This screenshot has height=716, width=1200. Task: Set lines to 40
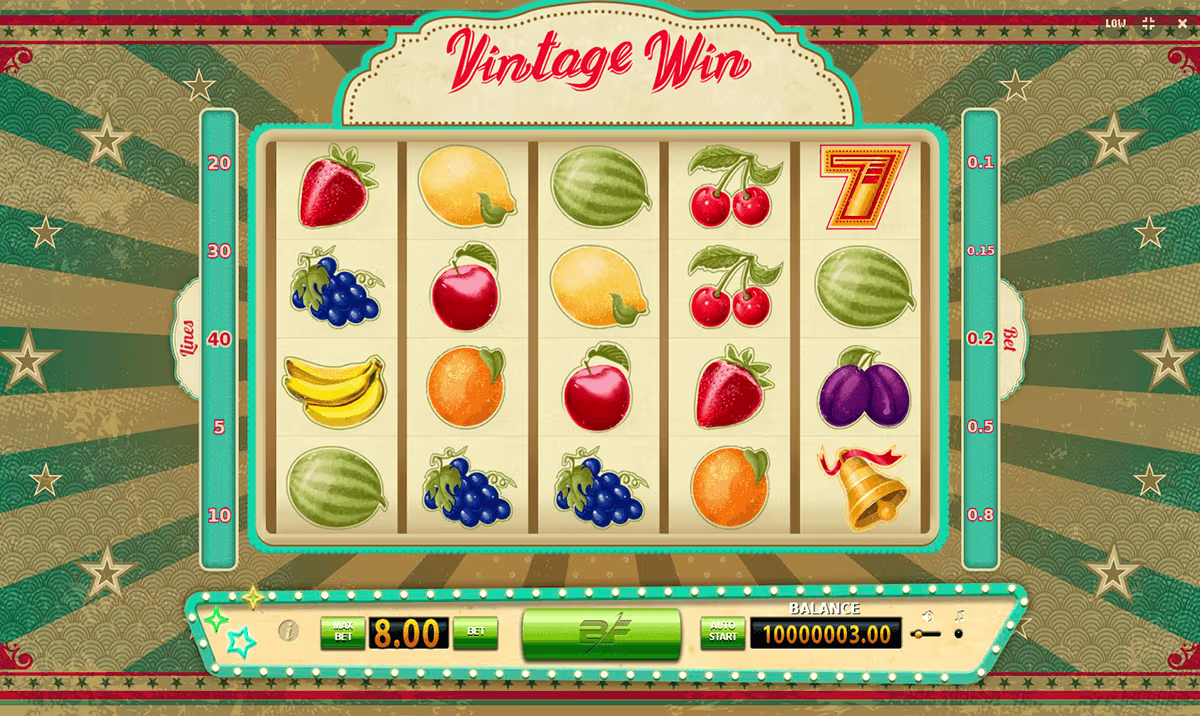point(219,339)
